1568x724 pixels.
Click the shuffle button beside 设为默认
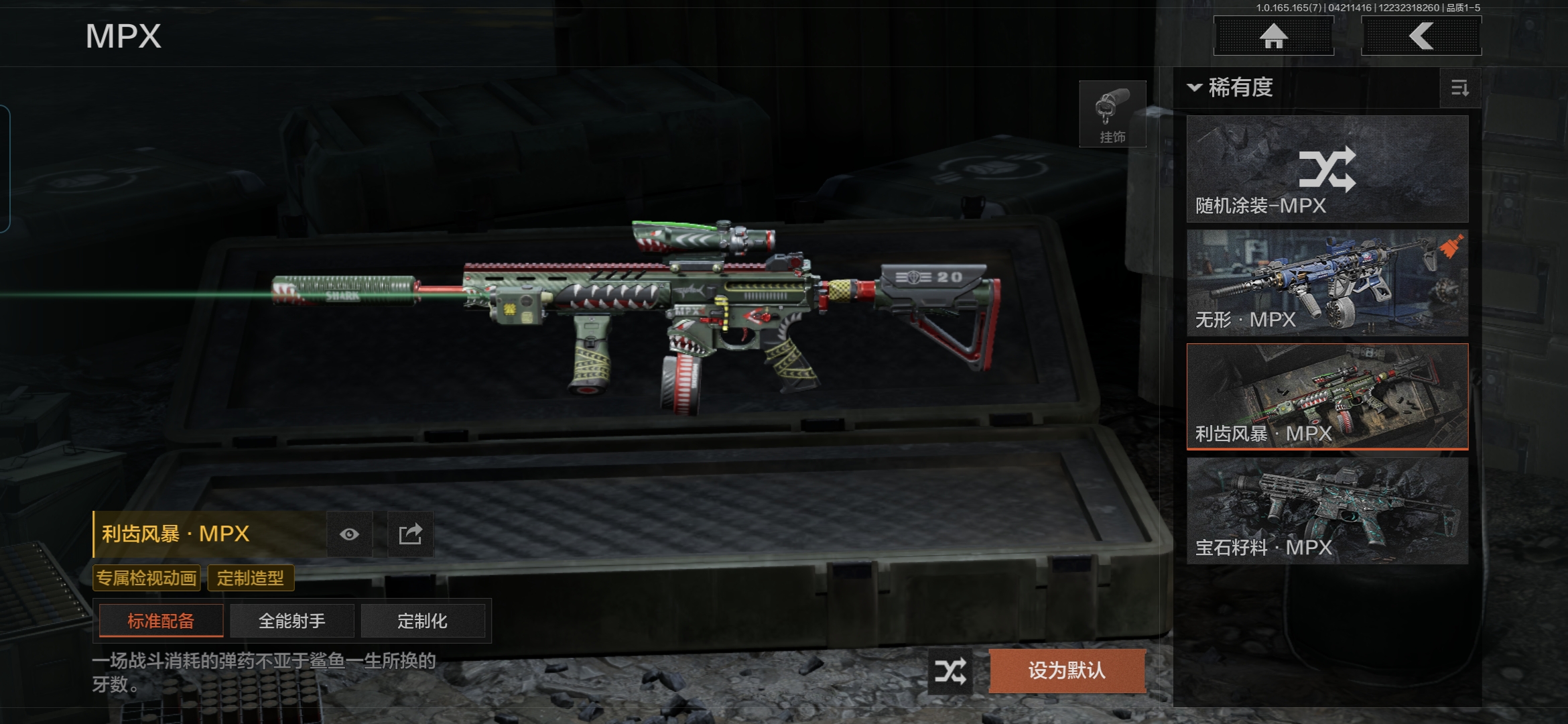[x=950, y=670]
